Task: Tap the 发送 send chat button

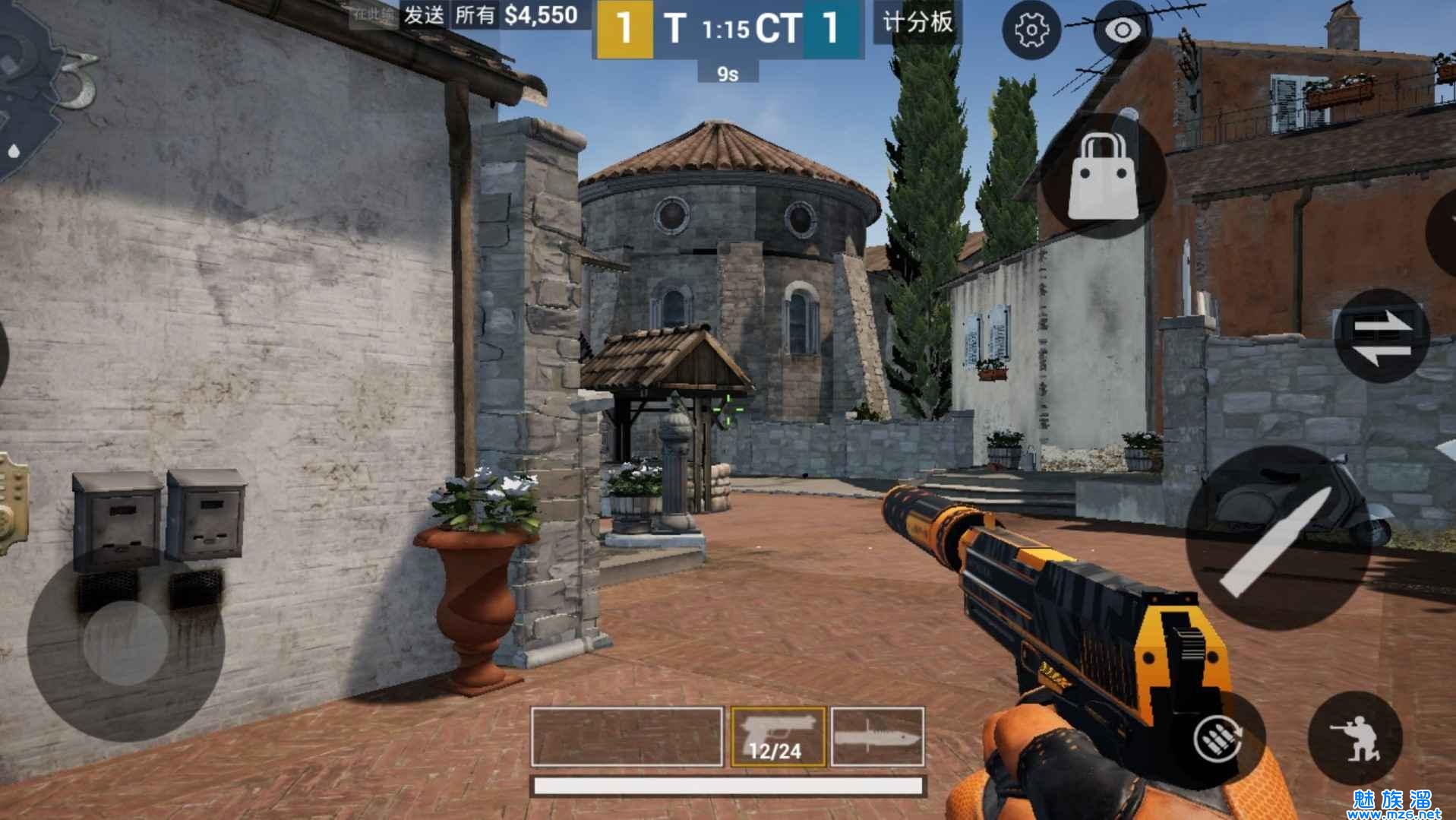Action: [x=423, y=15]
